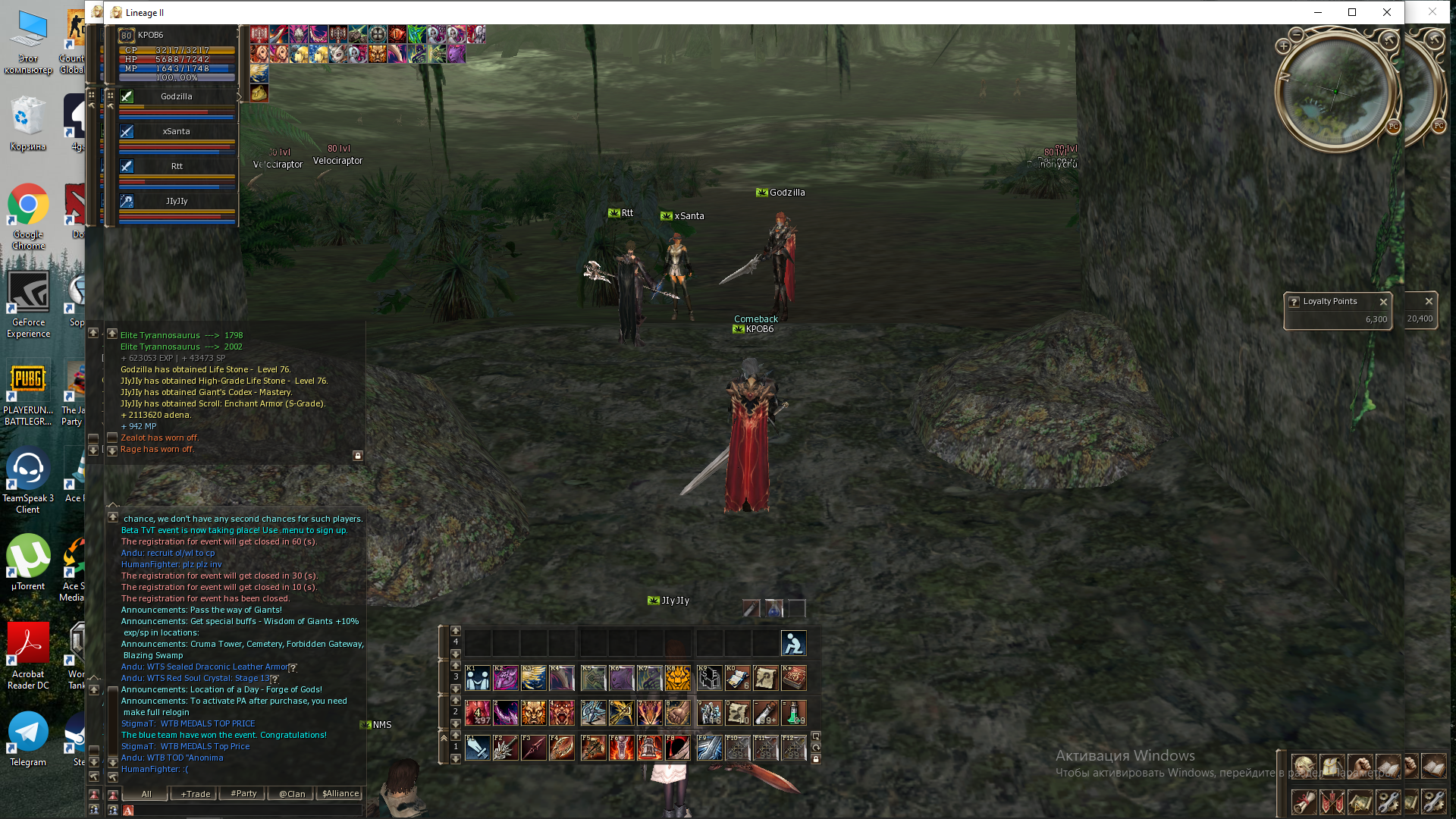Target xSanta in the party list

tap(176, 132)
